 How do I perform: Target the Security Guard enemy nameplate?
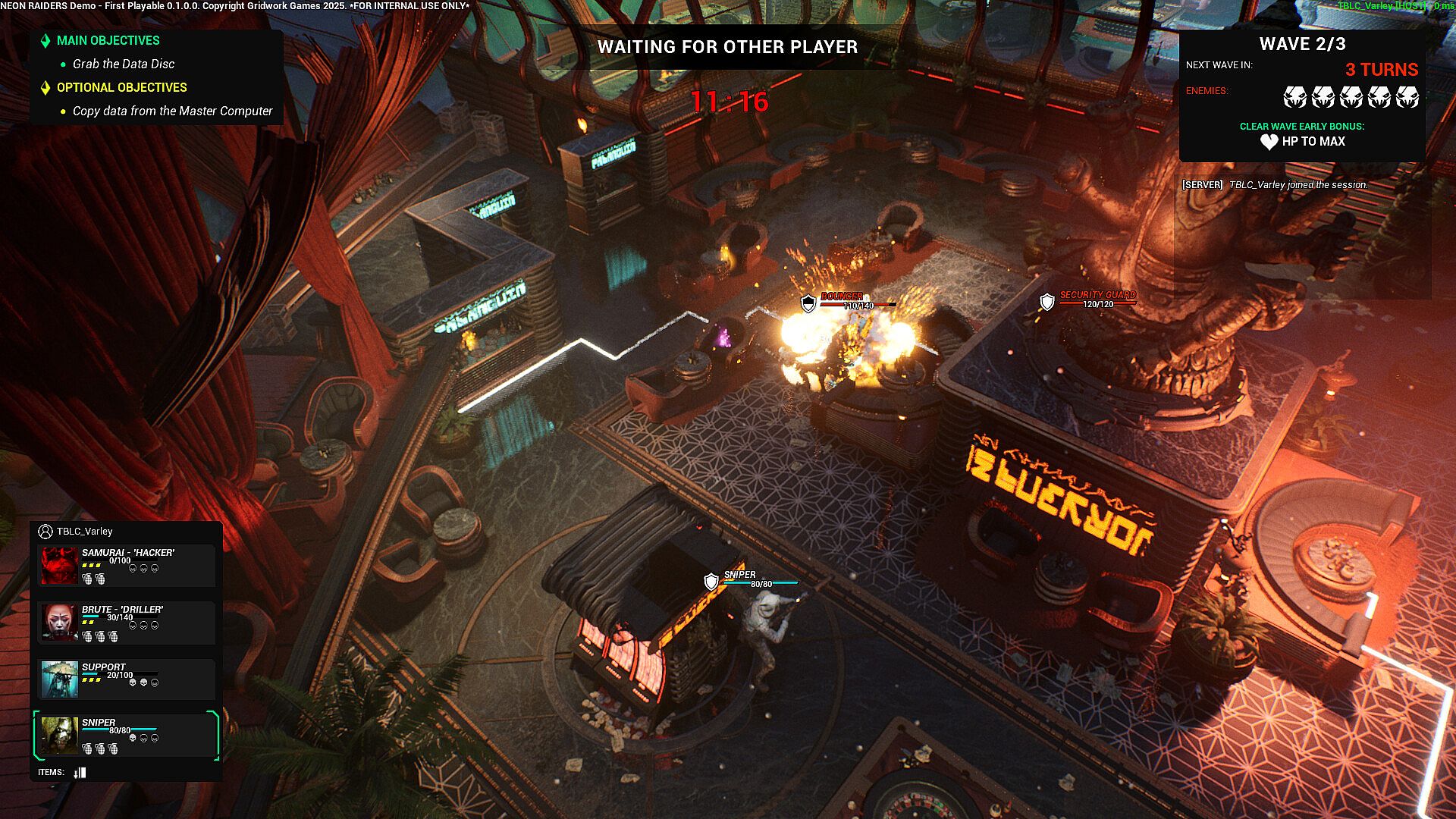click(1097, 295)
